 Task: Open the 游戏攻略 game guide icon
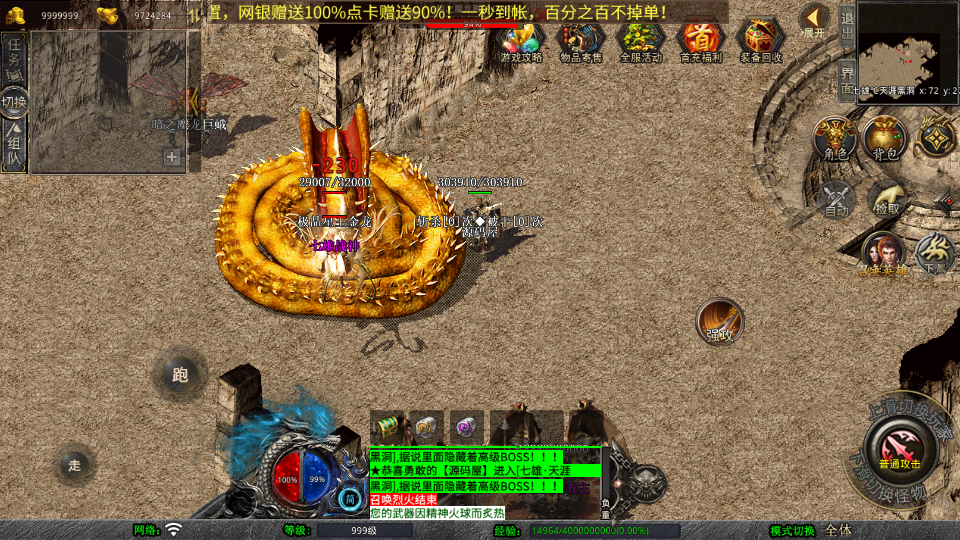pos(521,40)
